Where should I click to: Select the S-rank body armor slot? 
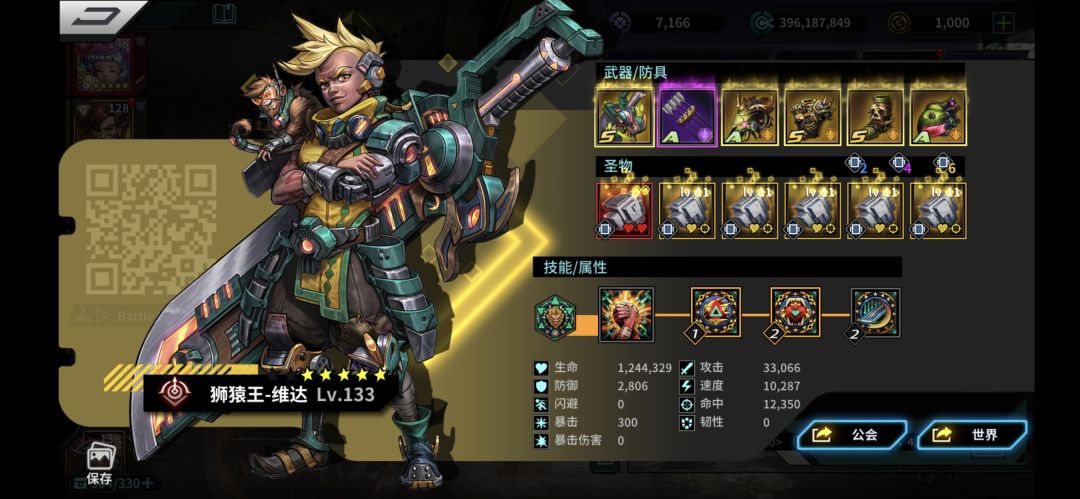tap(812, 117)
